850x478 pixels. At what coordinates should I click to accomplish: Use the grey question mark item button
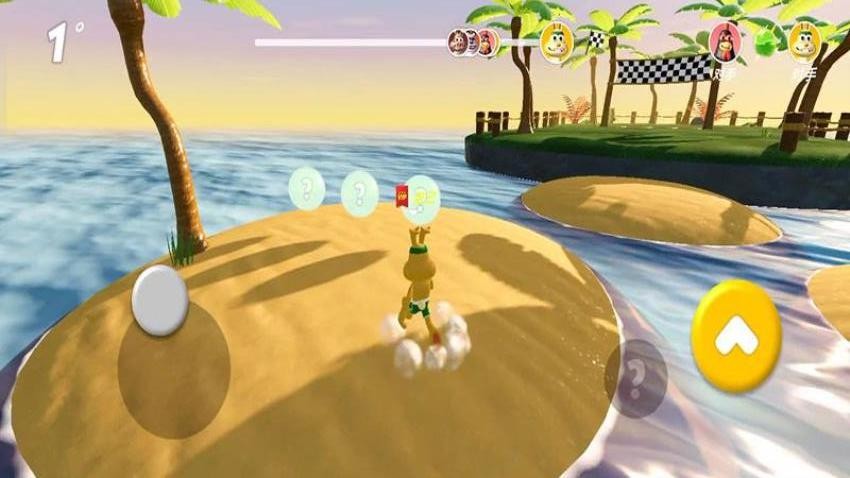pos(635,378)
